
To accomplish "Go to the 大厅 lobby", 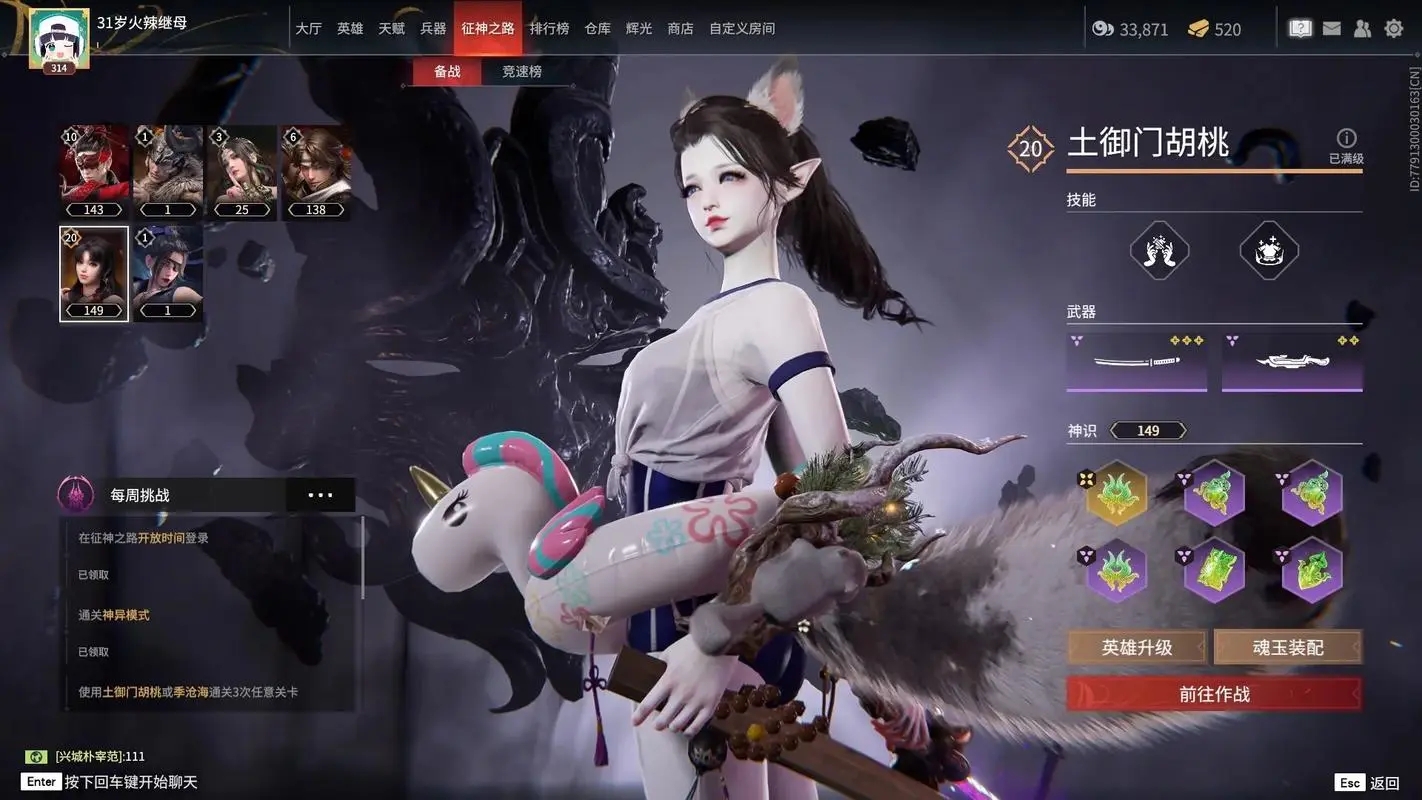I will 308,29.
